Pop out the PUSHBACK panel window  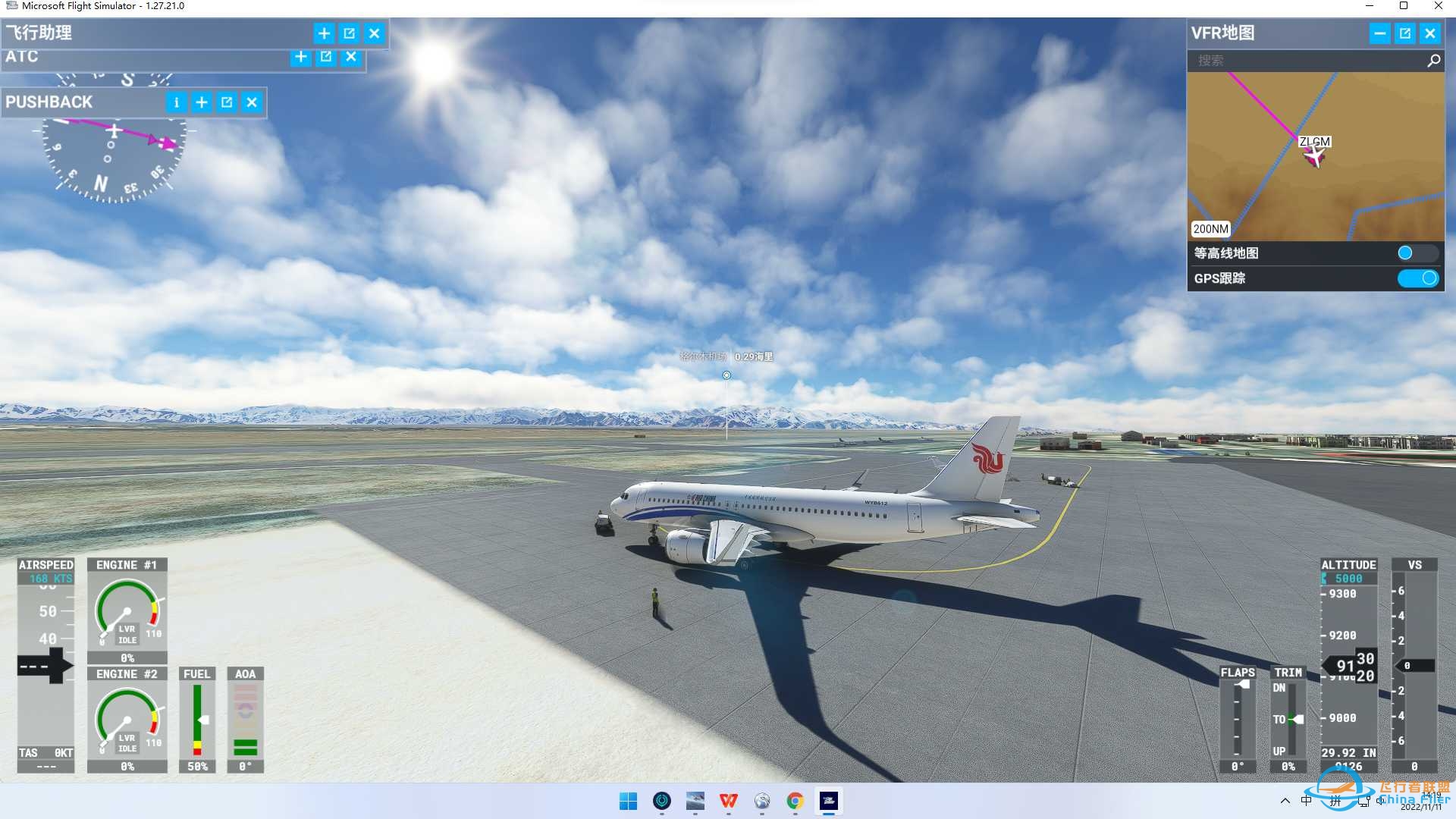[227, 102]
